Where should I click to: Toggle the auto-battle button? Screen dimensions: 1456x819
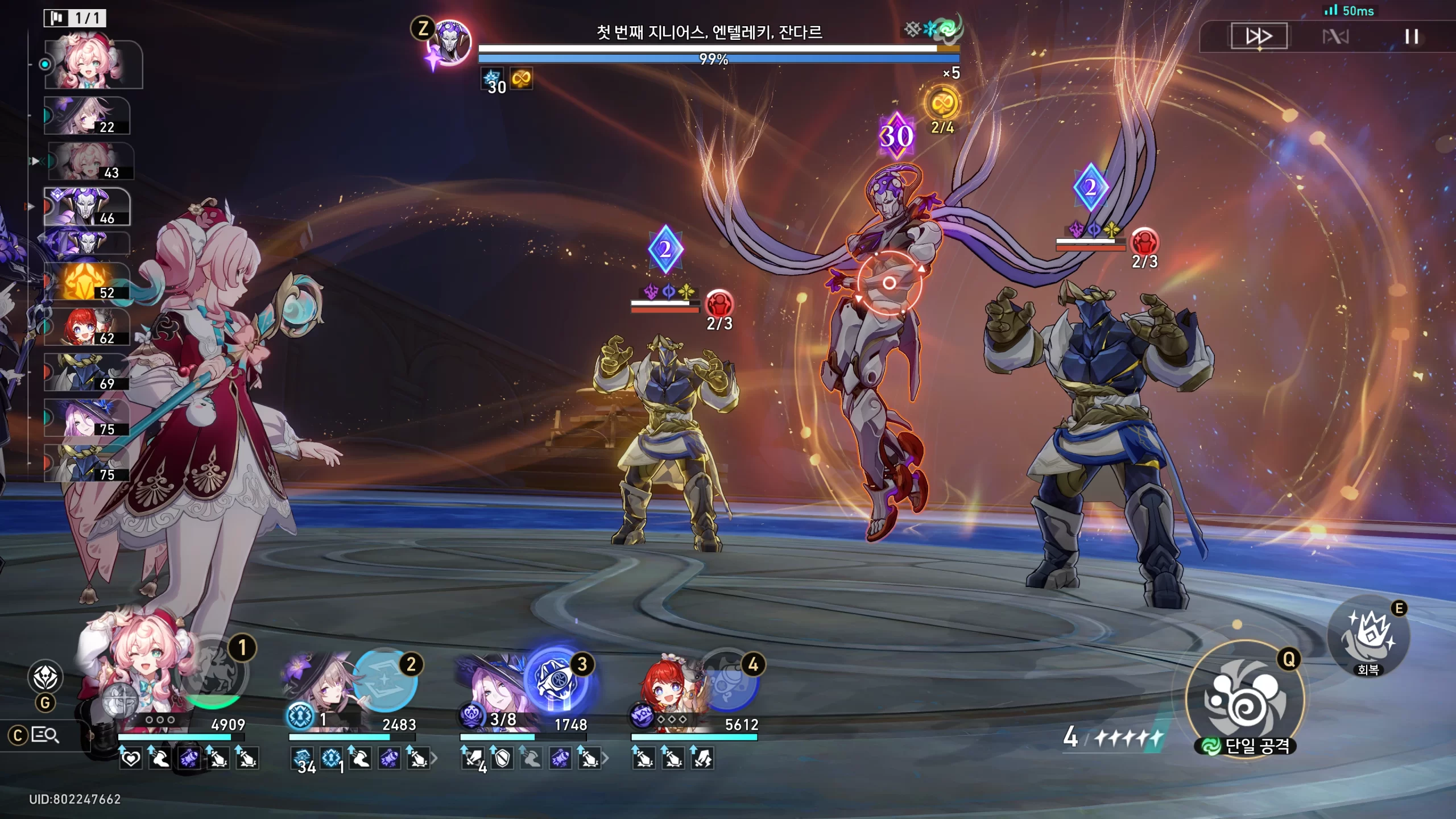coord(1335,37)
